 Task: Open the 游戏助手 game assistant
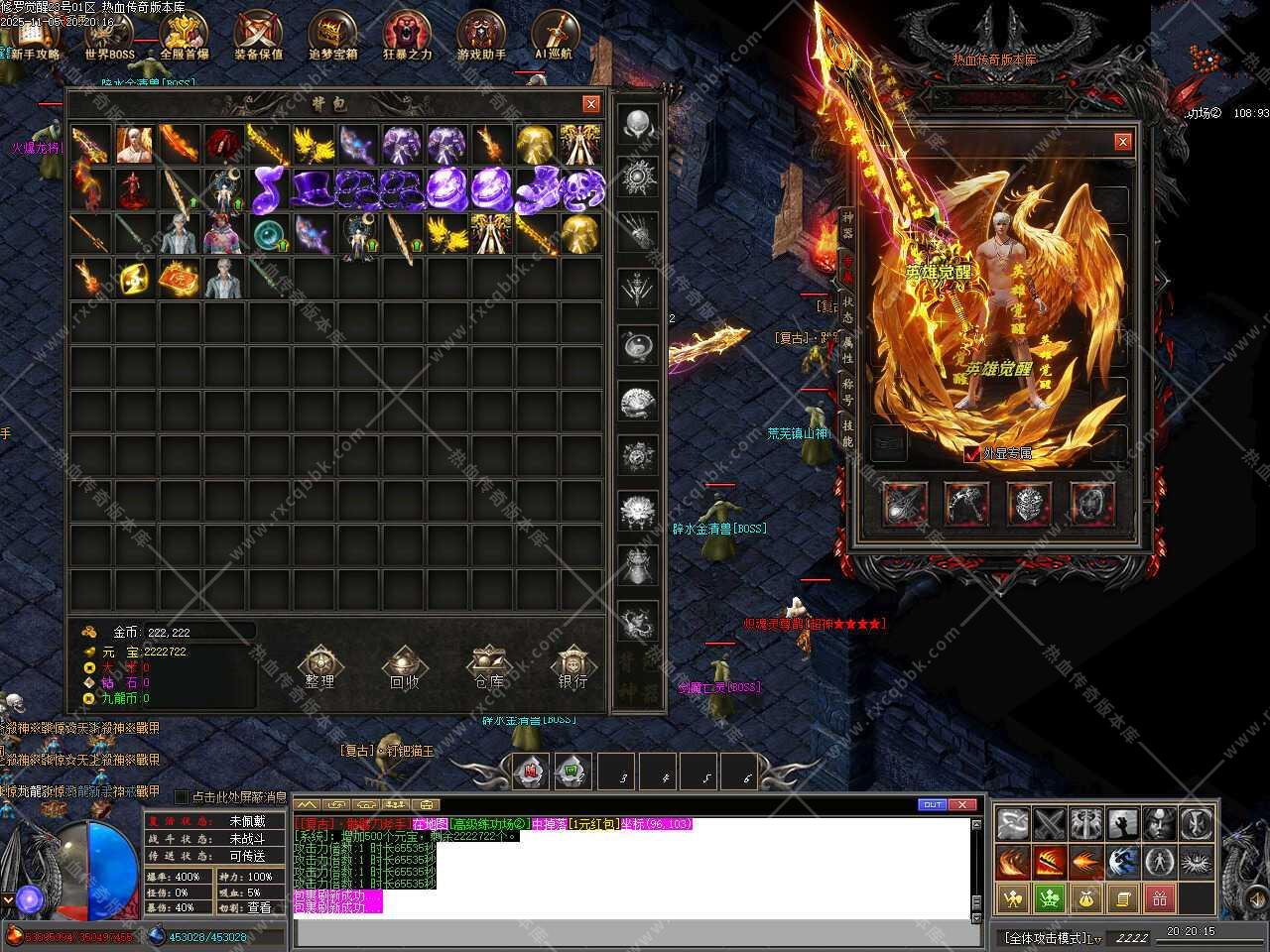(481, 35)
